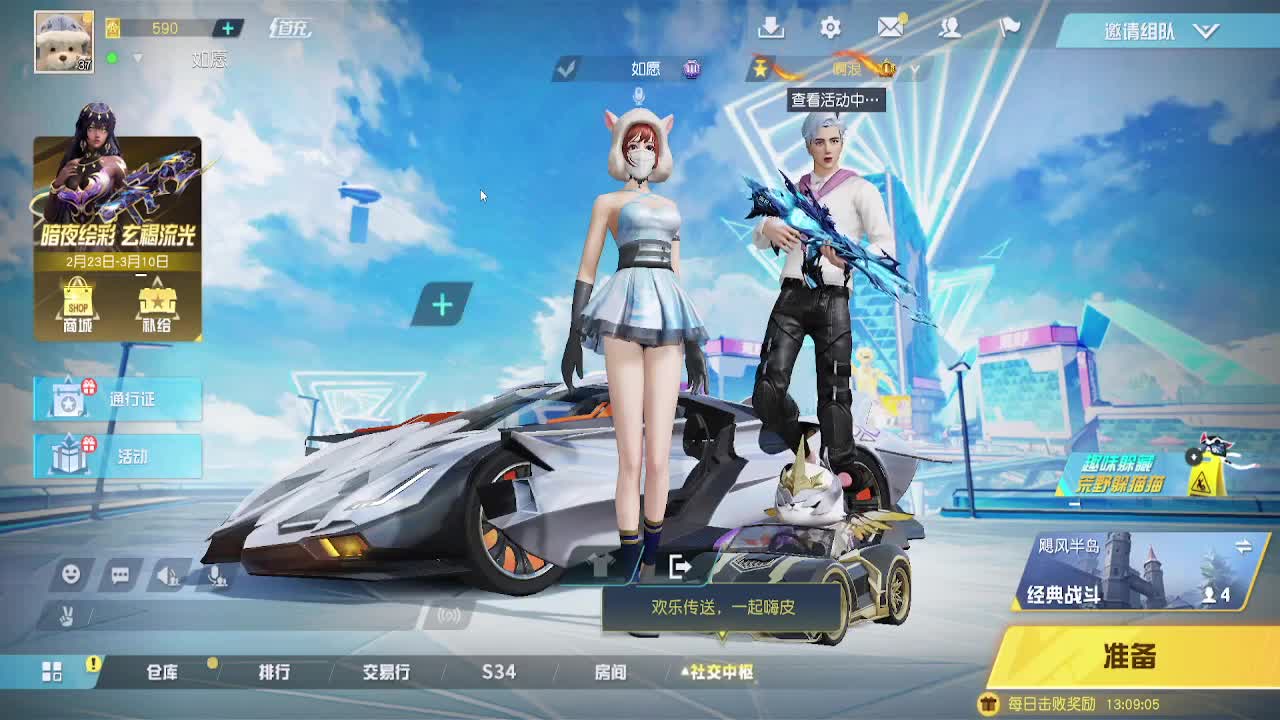Image resolution: width=1280 pixels, height=720 pixels.
Task: Open the dropdown beside player 啁浪's name
Action: [915, 70]
